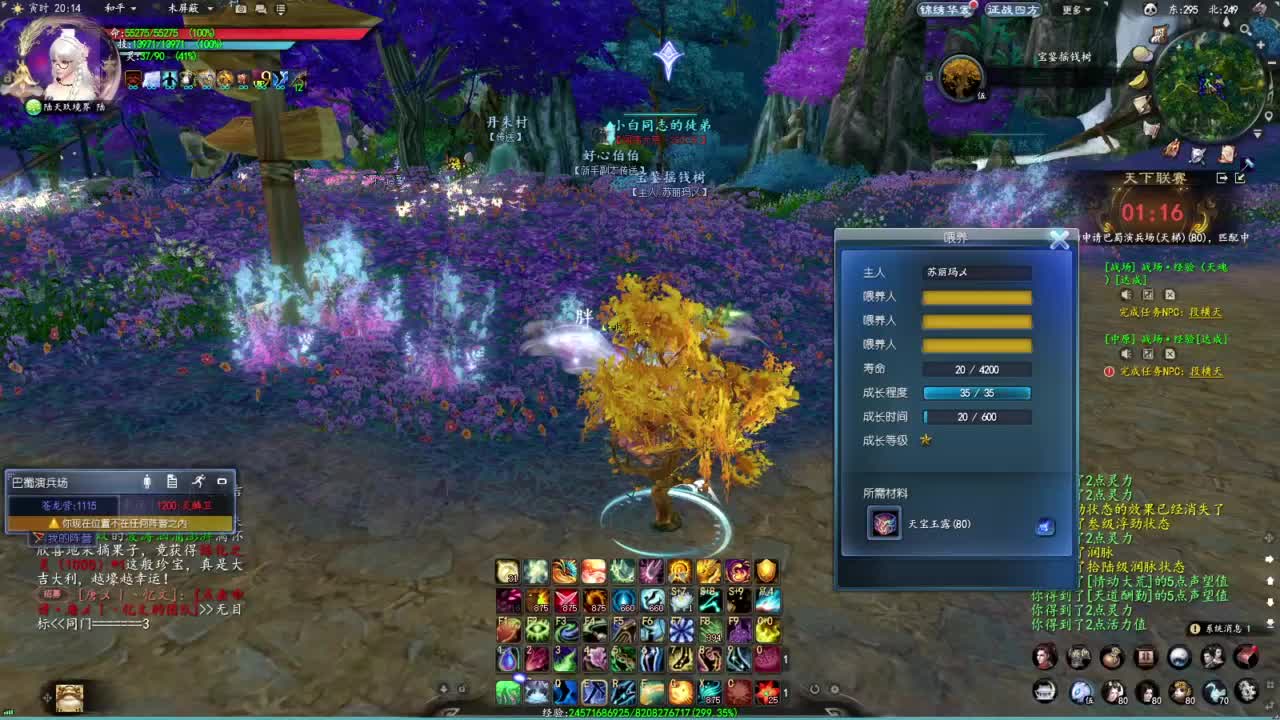1280x720 pixels.
Task: Click the 成长程度 35/35 progress bar
Action: [x=977, y=393]
